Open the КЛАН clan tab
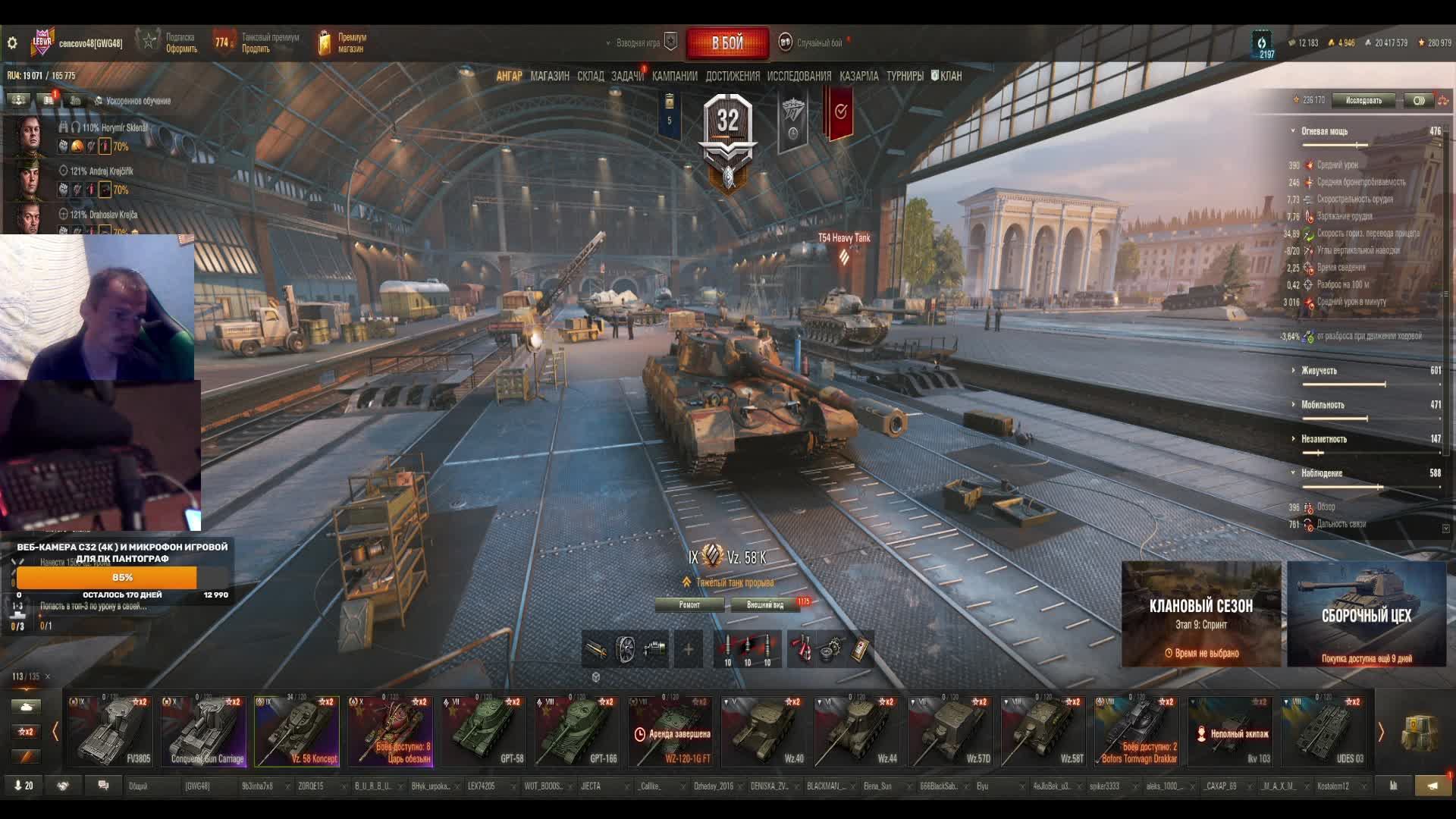 click(946, 76)
